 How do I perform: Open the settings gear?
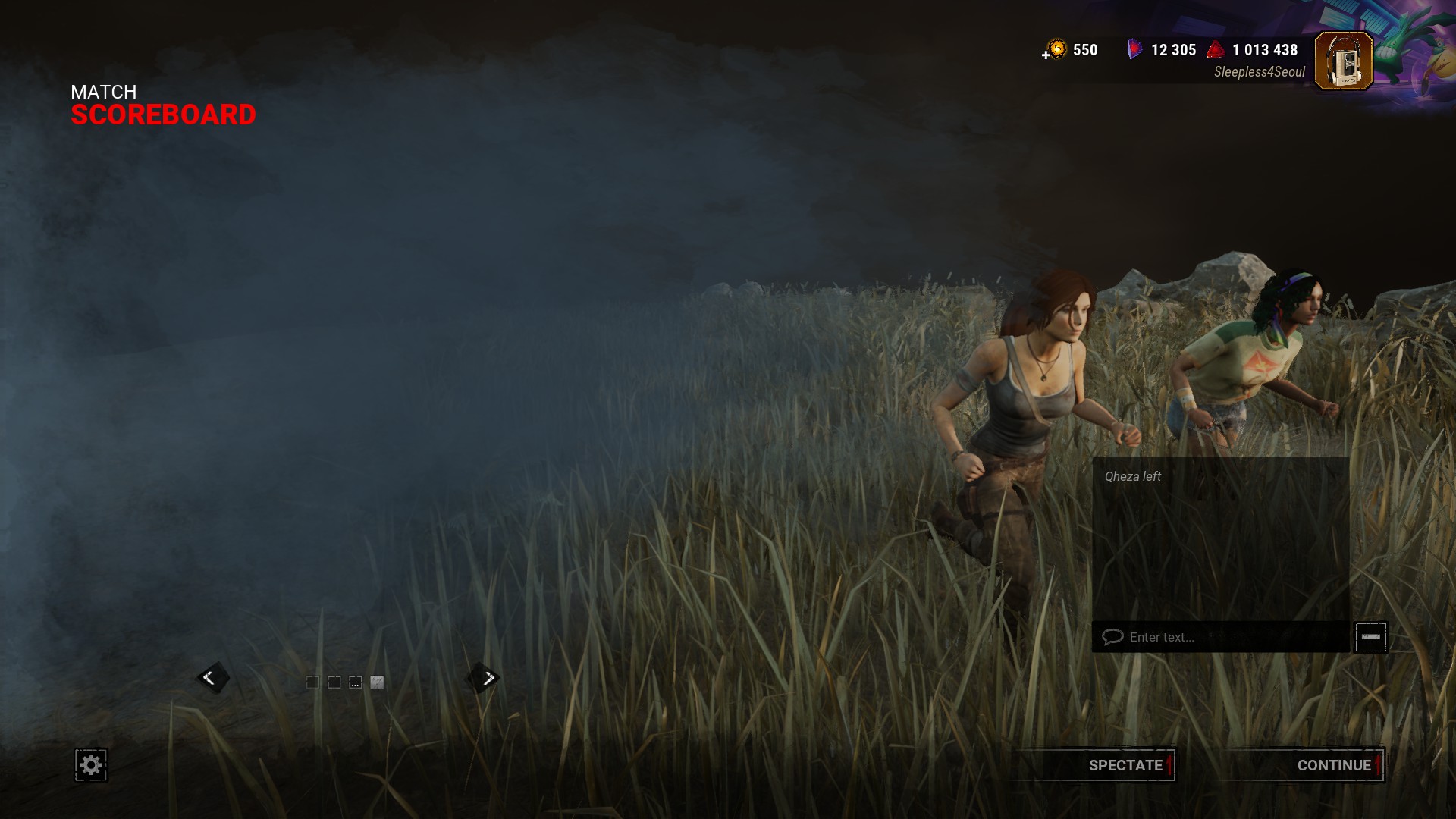[91, 764]
